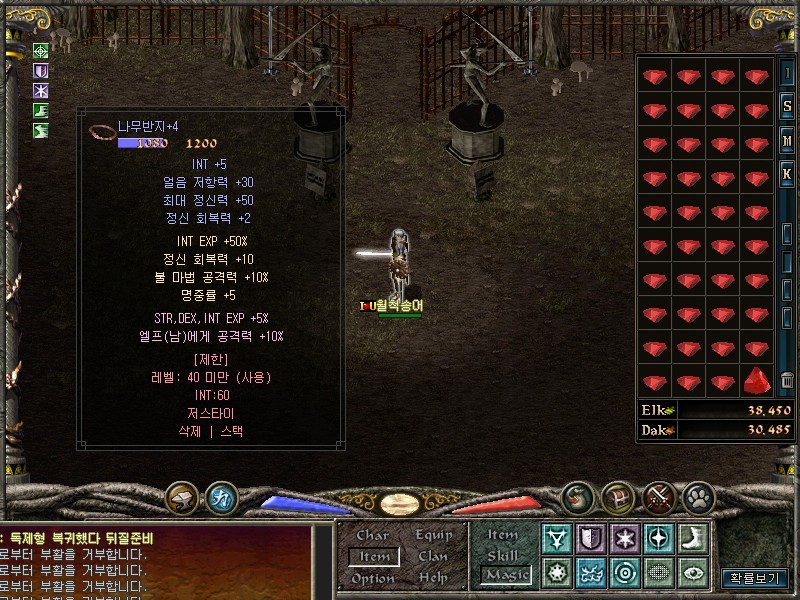Open the Clan menu
Screen dimensions: 800x600
434,556
